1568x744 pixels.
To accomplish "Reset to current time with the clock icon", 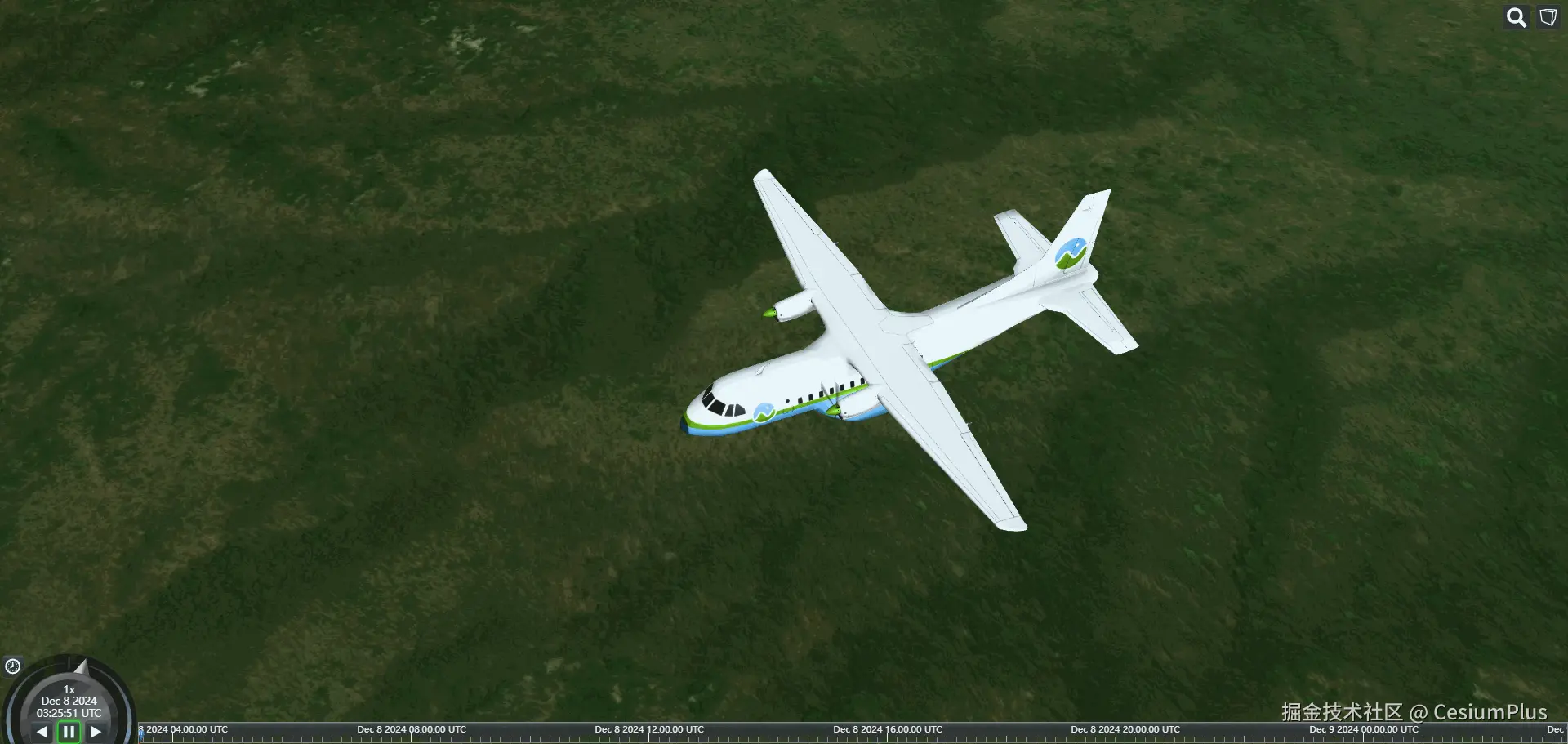I will click(12, 666).
